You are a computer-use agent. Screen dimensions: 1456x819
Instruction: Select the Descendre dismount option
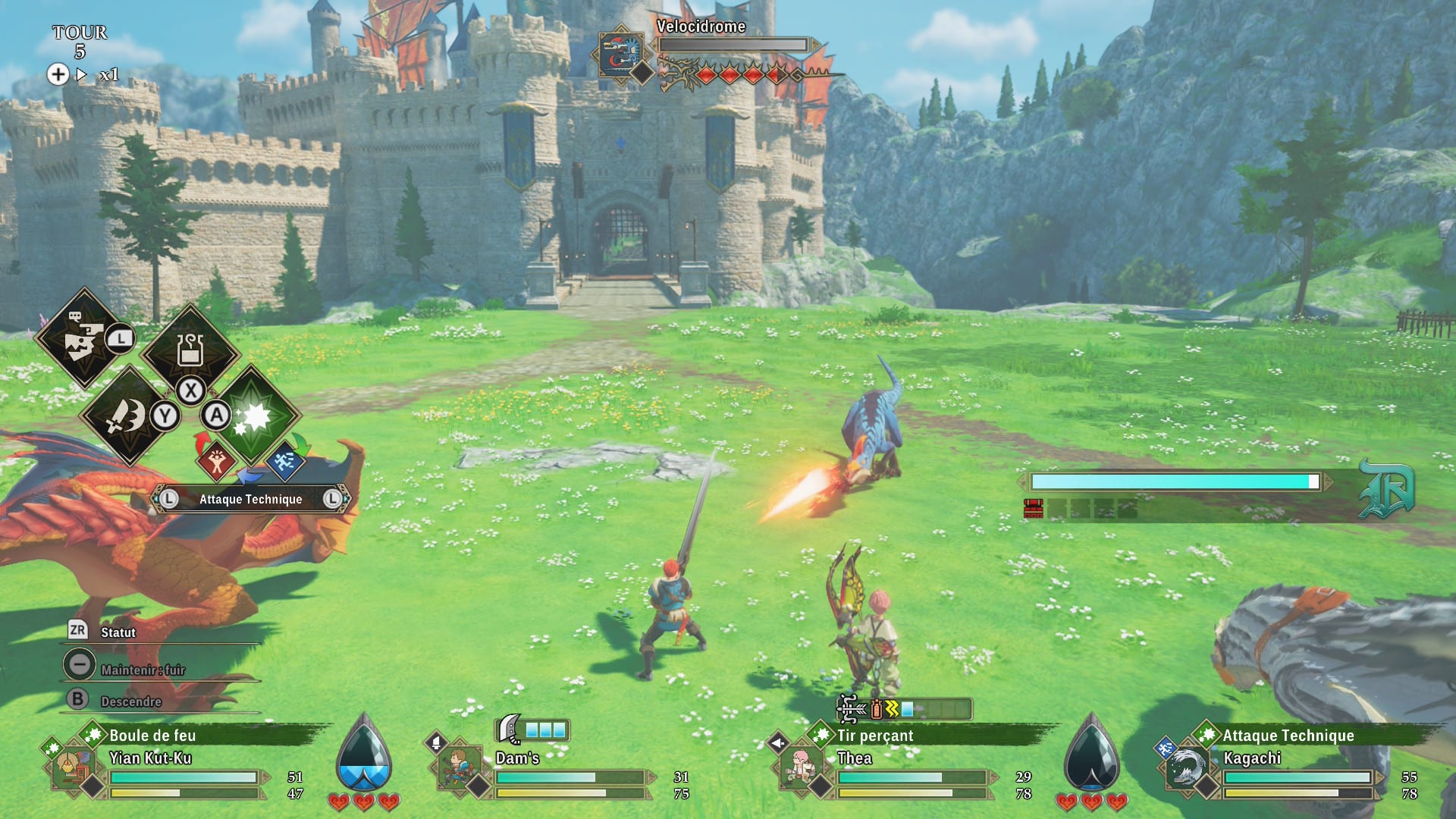(x=130, y=701)
